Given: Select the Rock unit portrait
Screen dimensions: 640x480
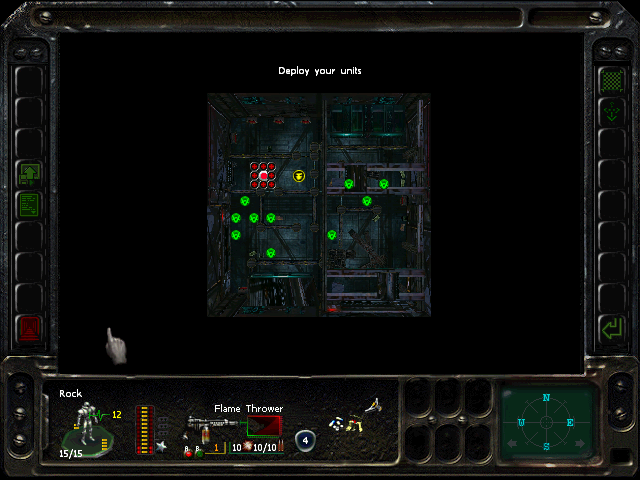Looking at the screenshot, I should click(88, 427).
